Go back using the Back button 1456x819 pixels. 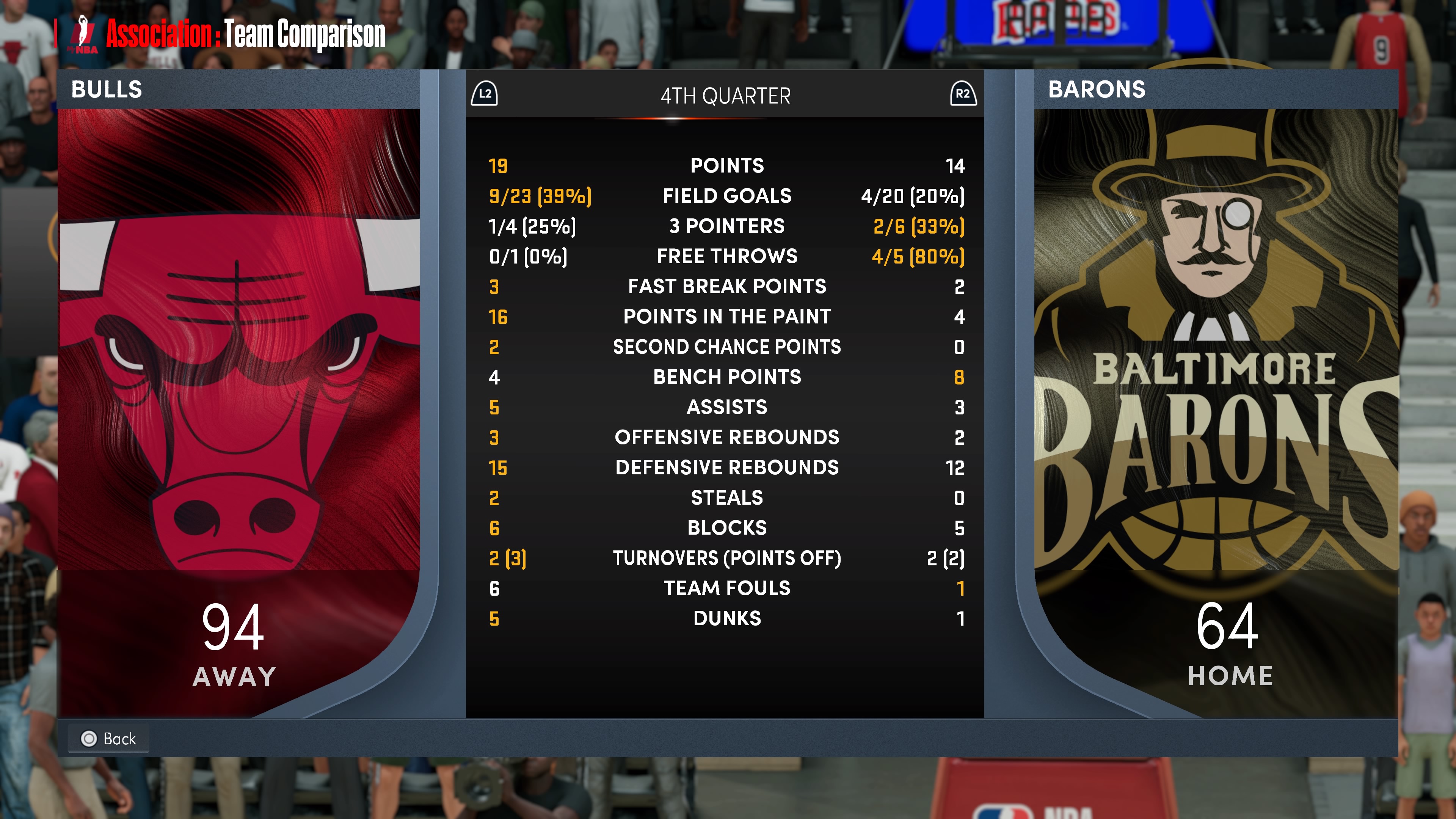coord(108,738)
